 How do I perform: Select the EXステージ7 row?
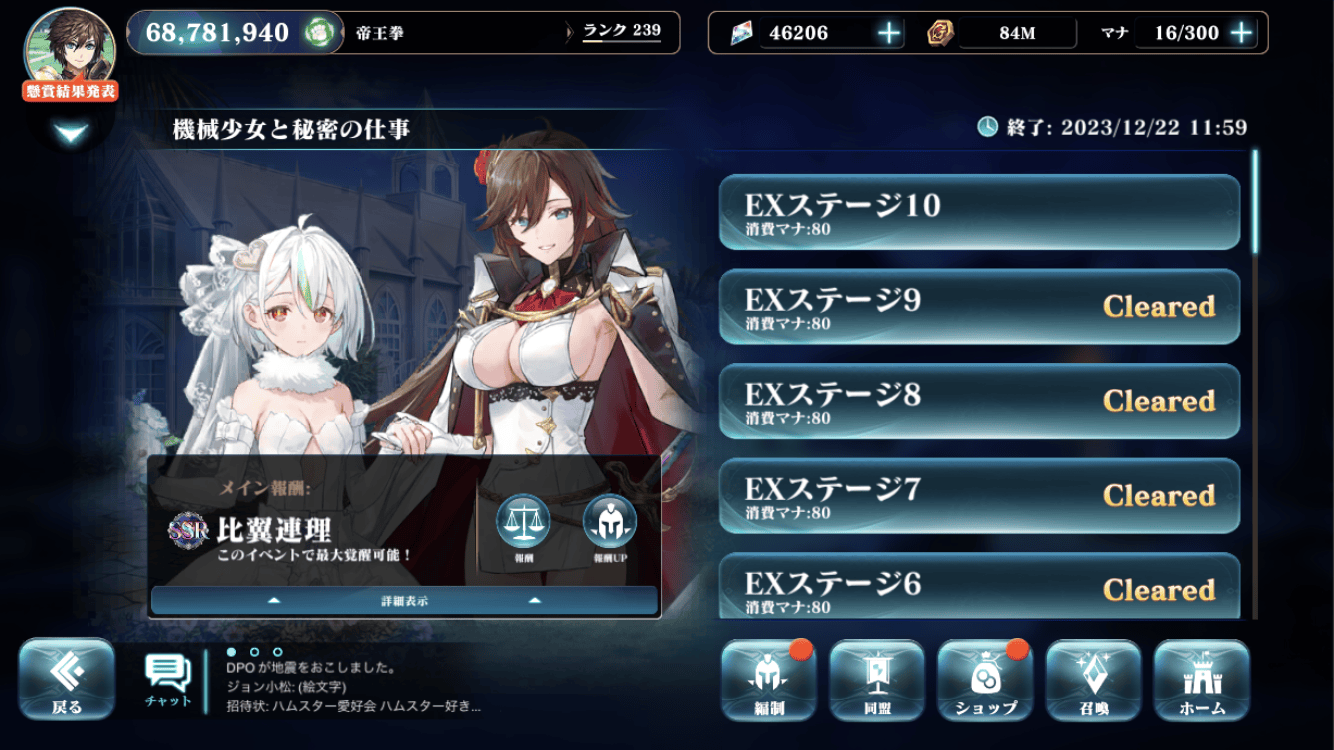tap(979, 496)
